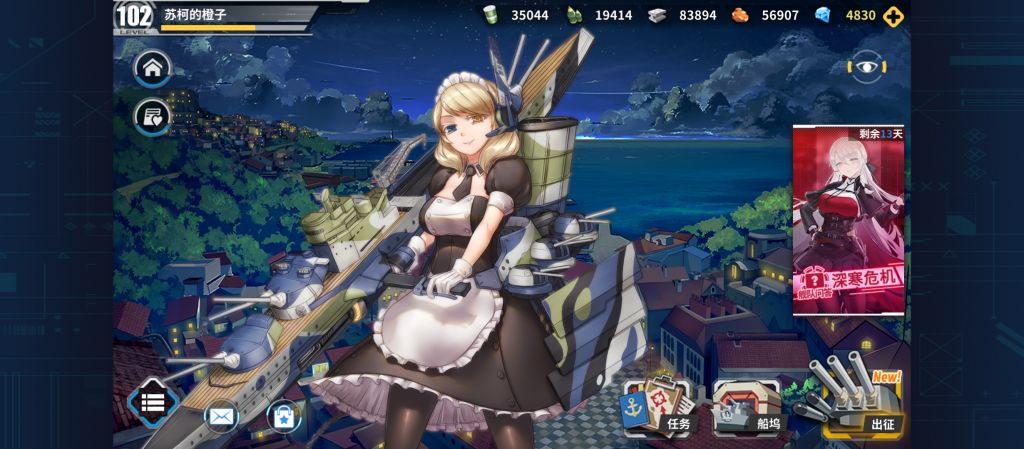Open player profile 苏柯的橙子
This screenshot has height=449, width=1024.
pyautogui.click(x=215, y=16)
